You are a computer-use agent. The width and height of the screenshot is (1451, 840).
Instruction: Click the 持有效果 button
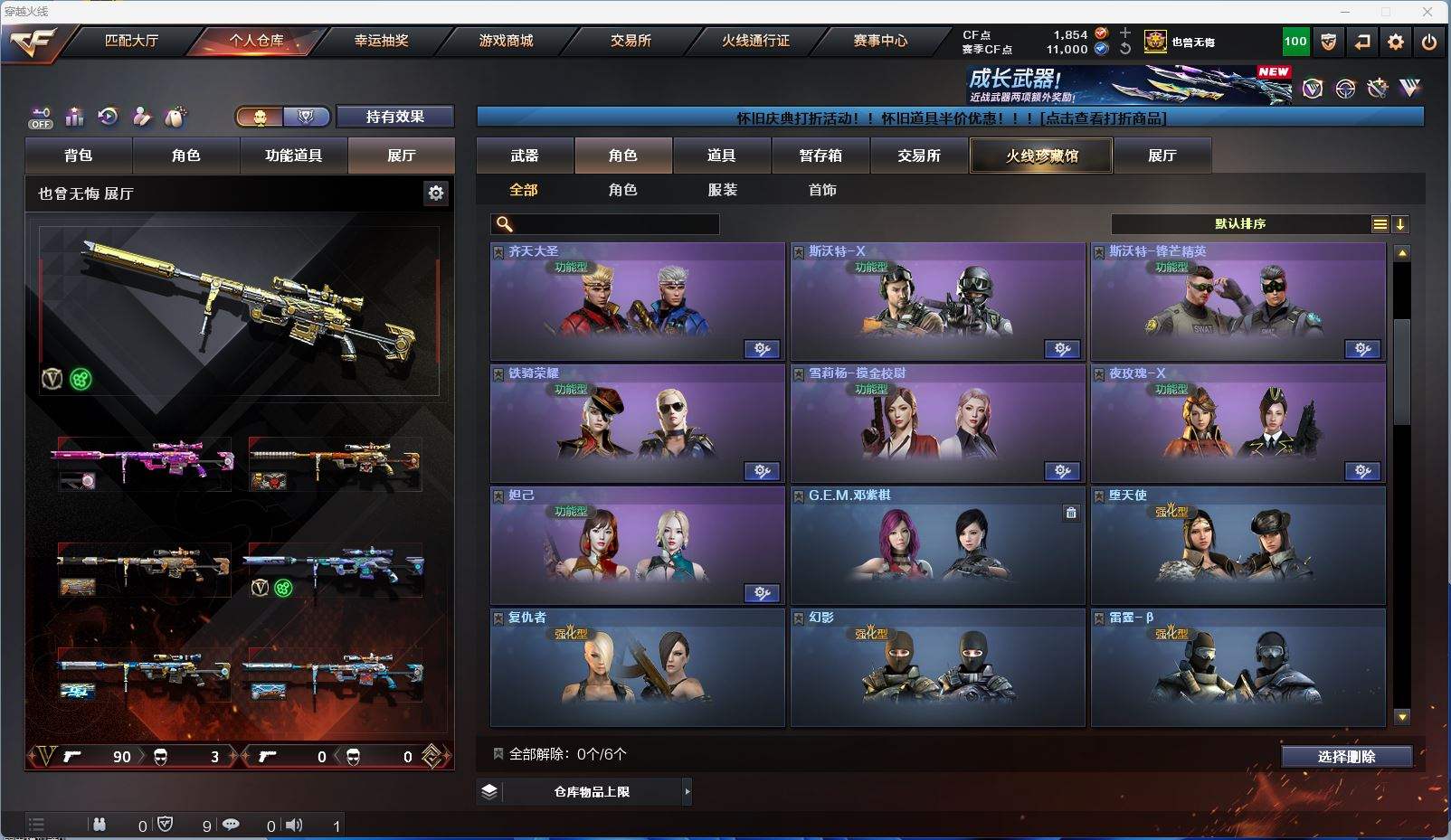click(394, 117)
